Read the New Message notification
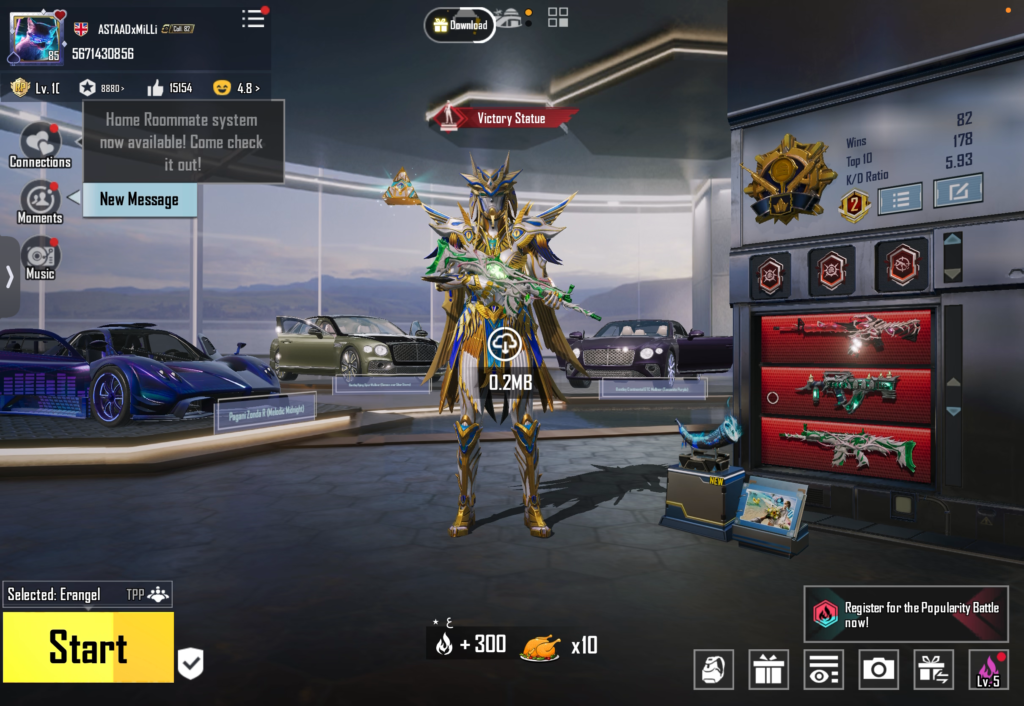The width and height of the screenshot is (1024, 706). click(x=139, y=199)
